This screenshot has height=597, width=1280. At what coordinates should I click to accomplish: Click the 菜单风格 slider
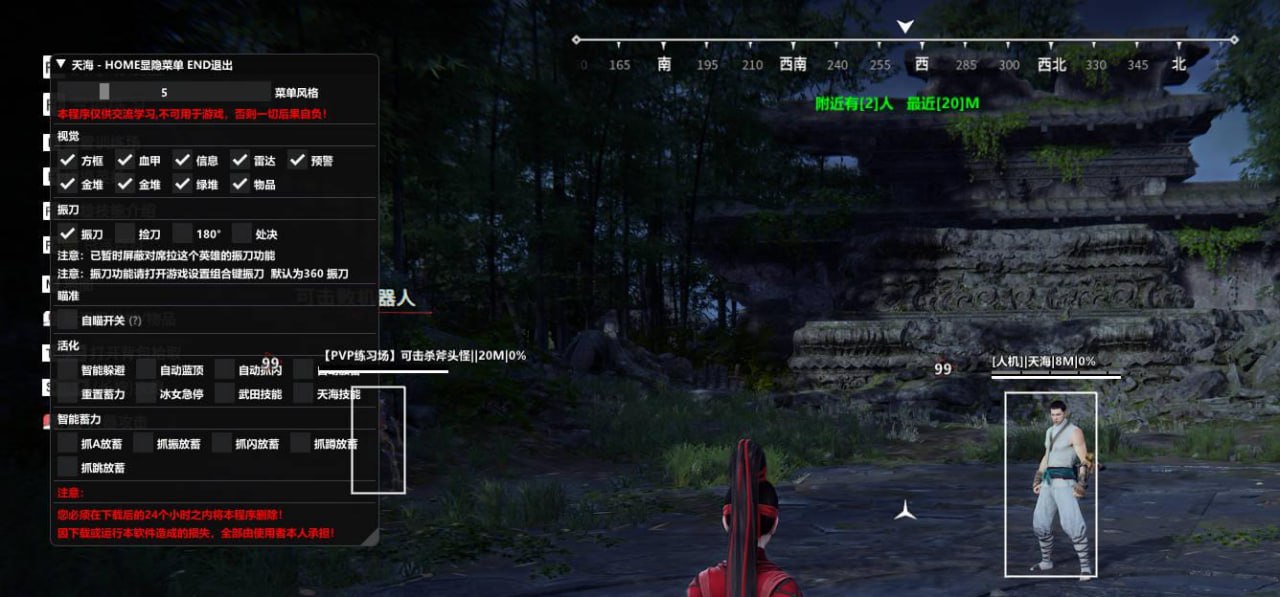[163, 92]
